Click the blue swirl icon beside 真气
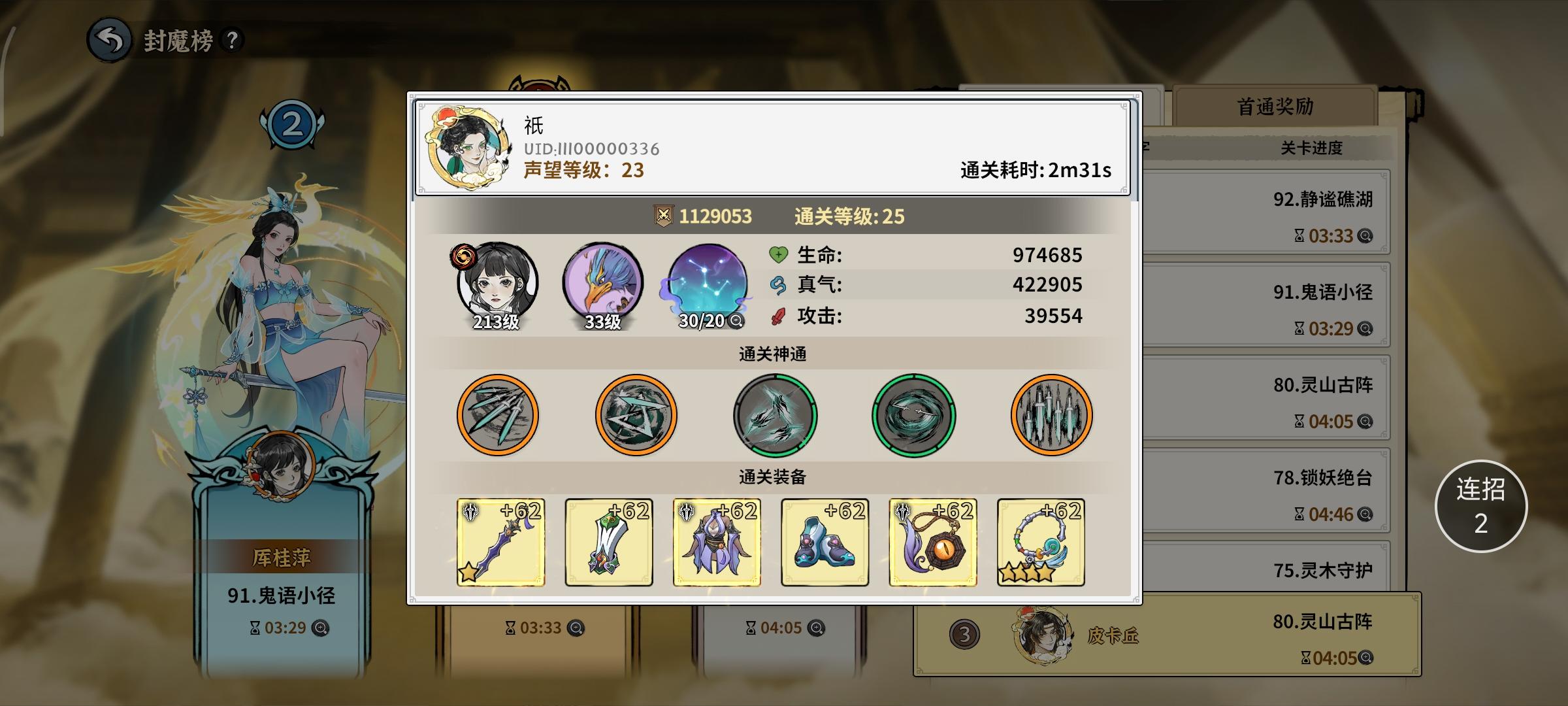1568x706 pixels. 777,285
